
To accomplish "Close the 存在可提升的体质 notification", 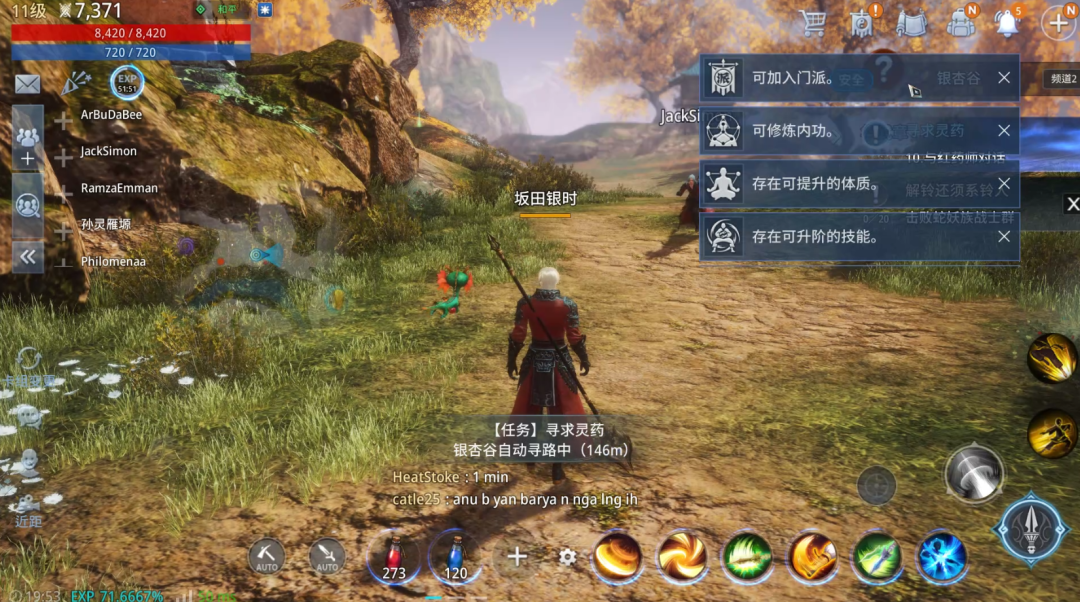I will (x=1003, y=184).
